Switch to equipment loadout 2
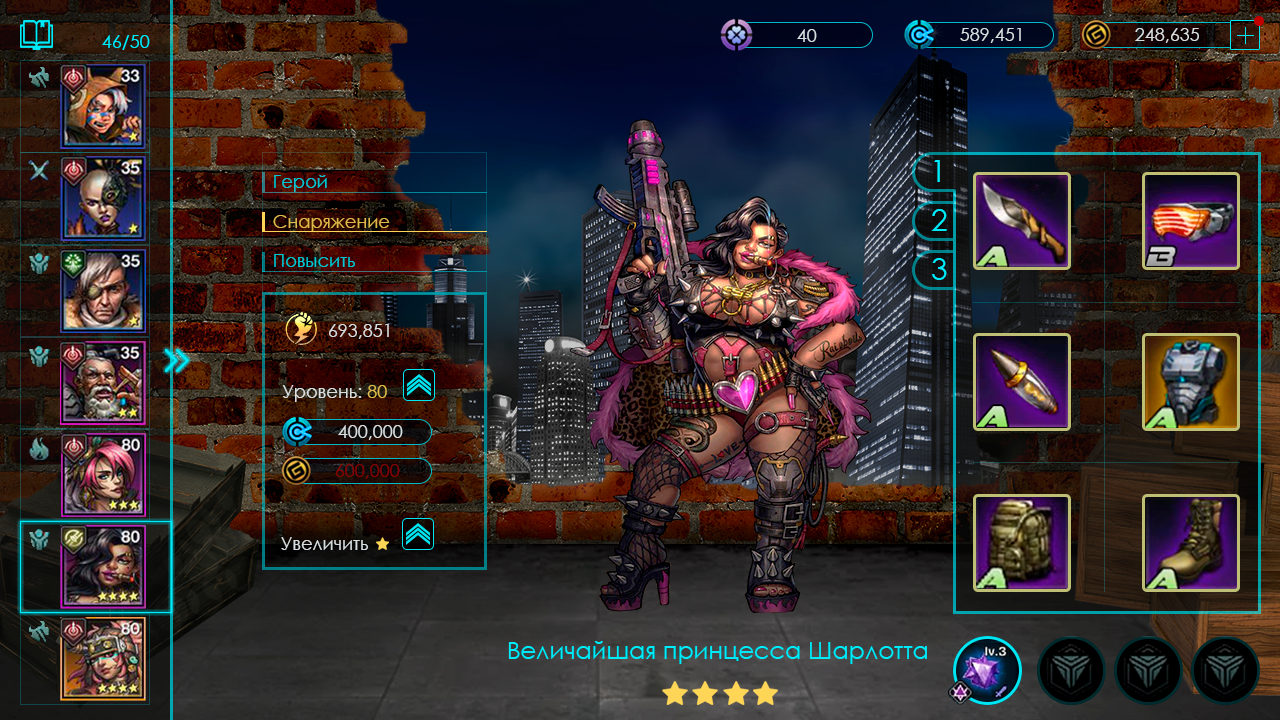1280x720 pixels. coord(936,220)
